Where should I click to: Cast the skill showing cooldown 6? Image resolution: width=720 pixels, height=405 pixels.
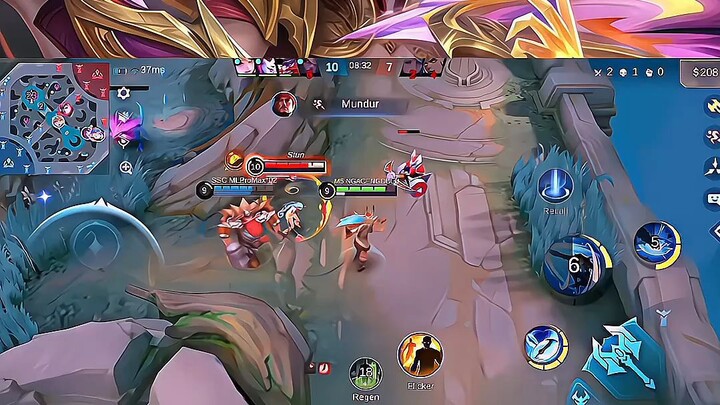click(x=575, y=267)
